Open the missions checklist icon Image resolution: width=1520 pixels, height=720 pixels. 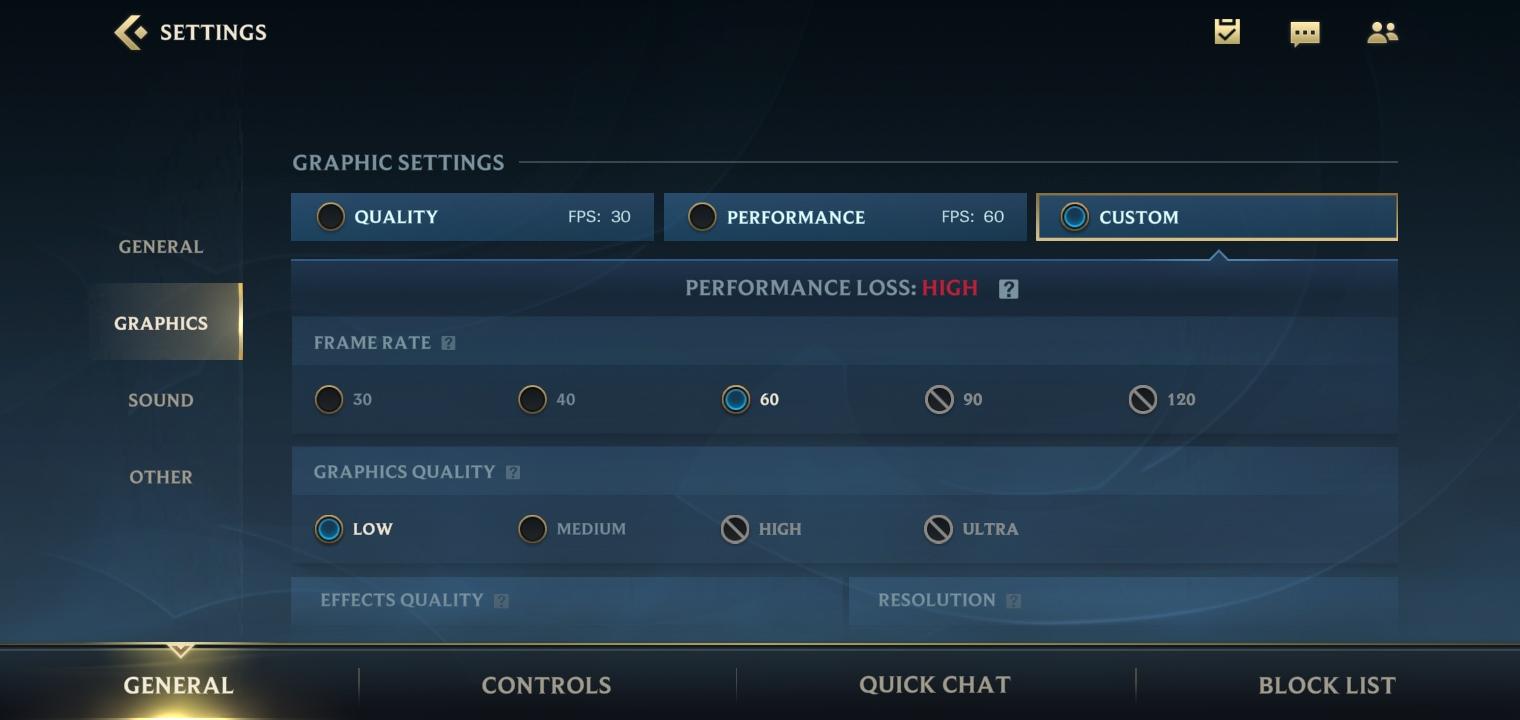(x=1227, y=32)
